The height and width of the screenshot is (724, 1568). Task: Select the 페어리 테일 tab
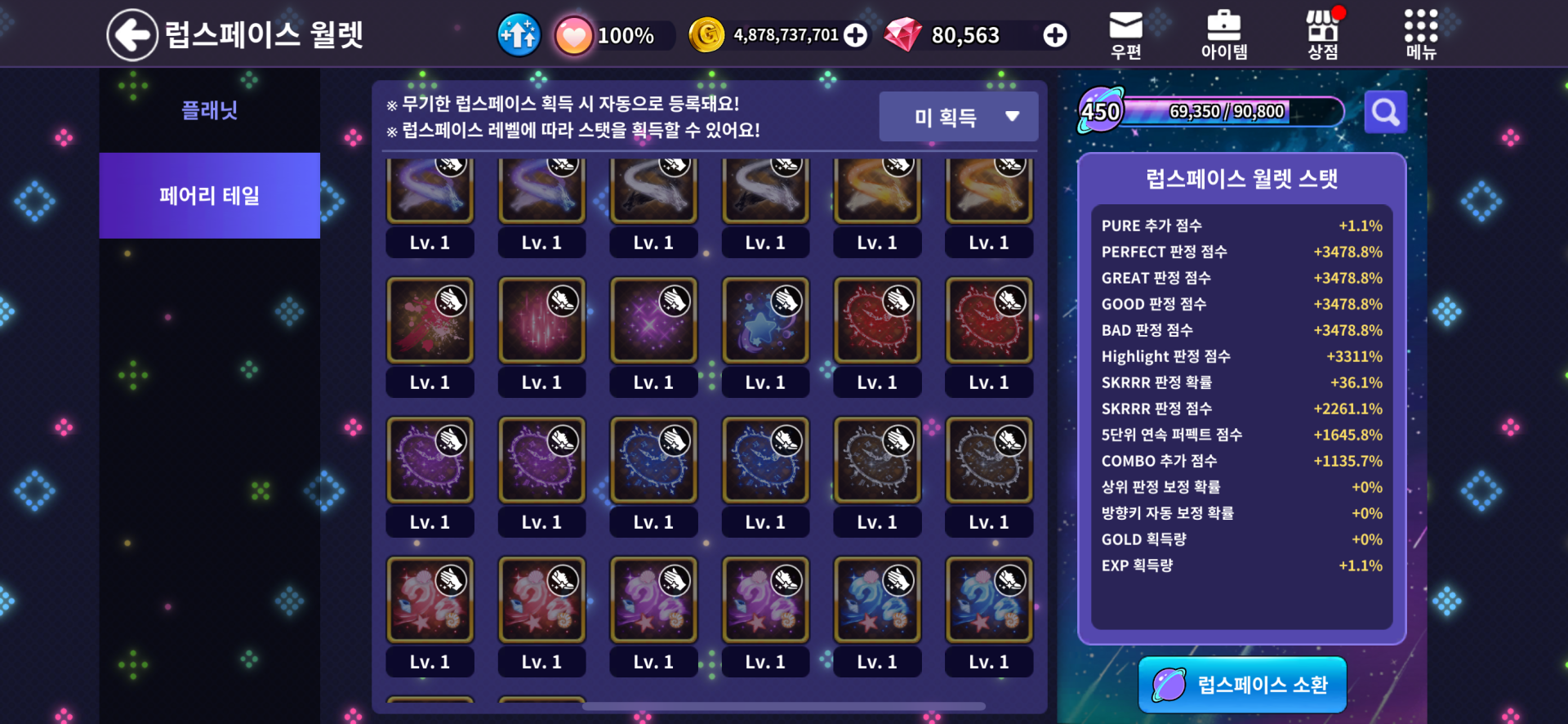pyautogui.click(x=210, y=196)
